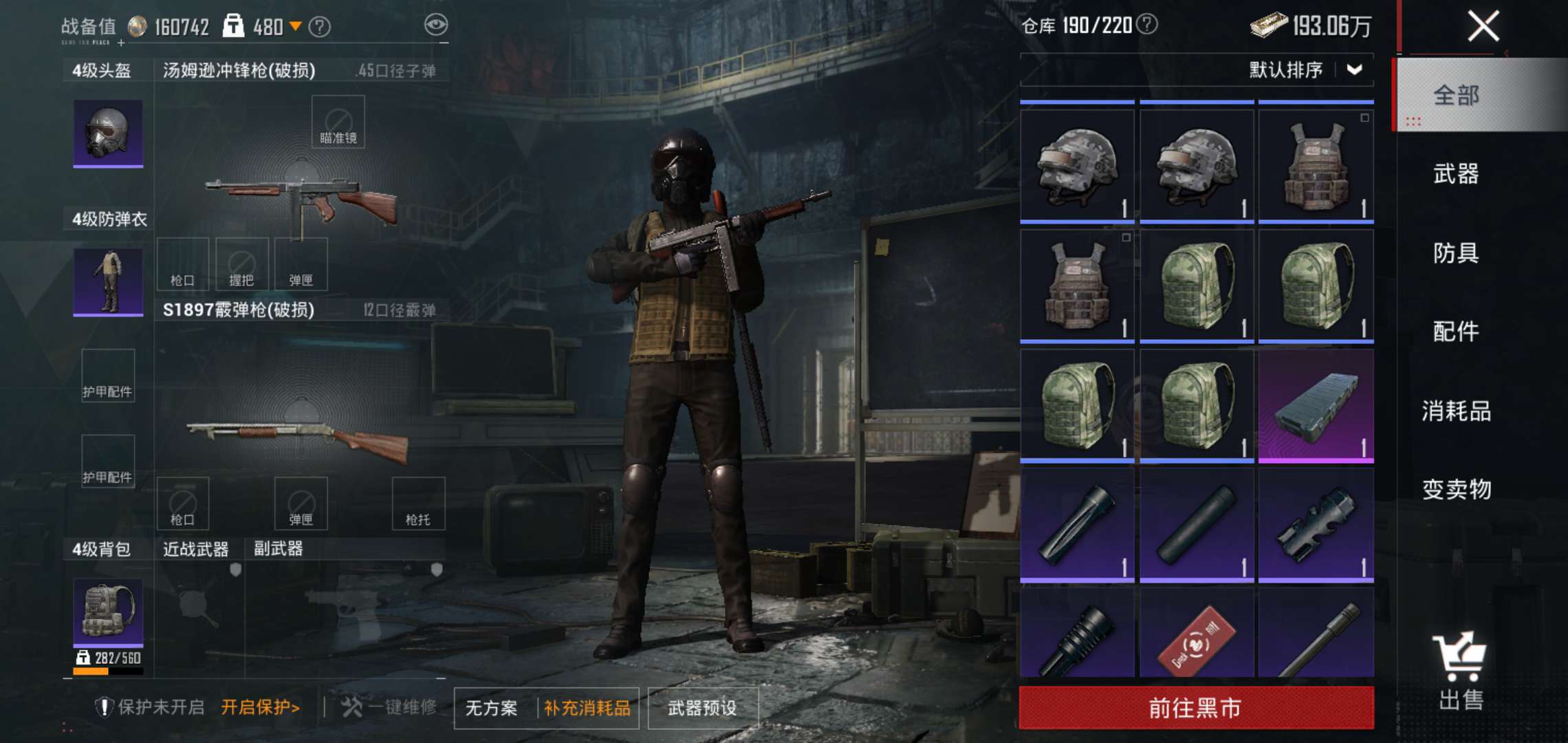Viewport: 1568px width, 743px height.
Task: Select the purple weapon case in warehouse
Action: tap(1316, 406)
